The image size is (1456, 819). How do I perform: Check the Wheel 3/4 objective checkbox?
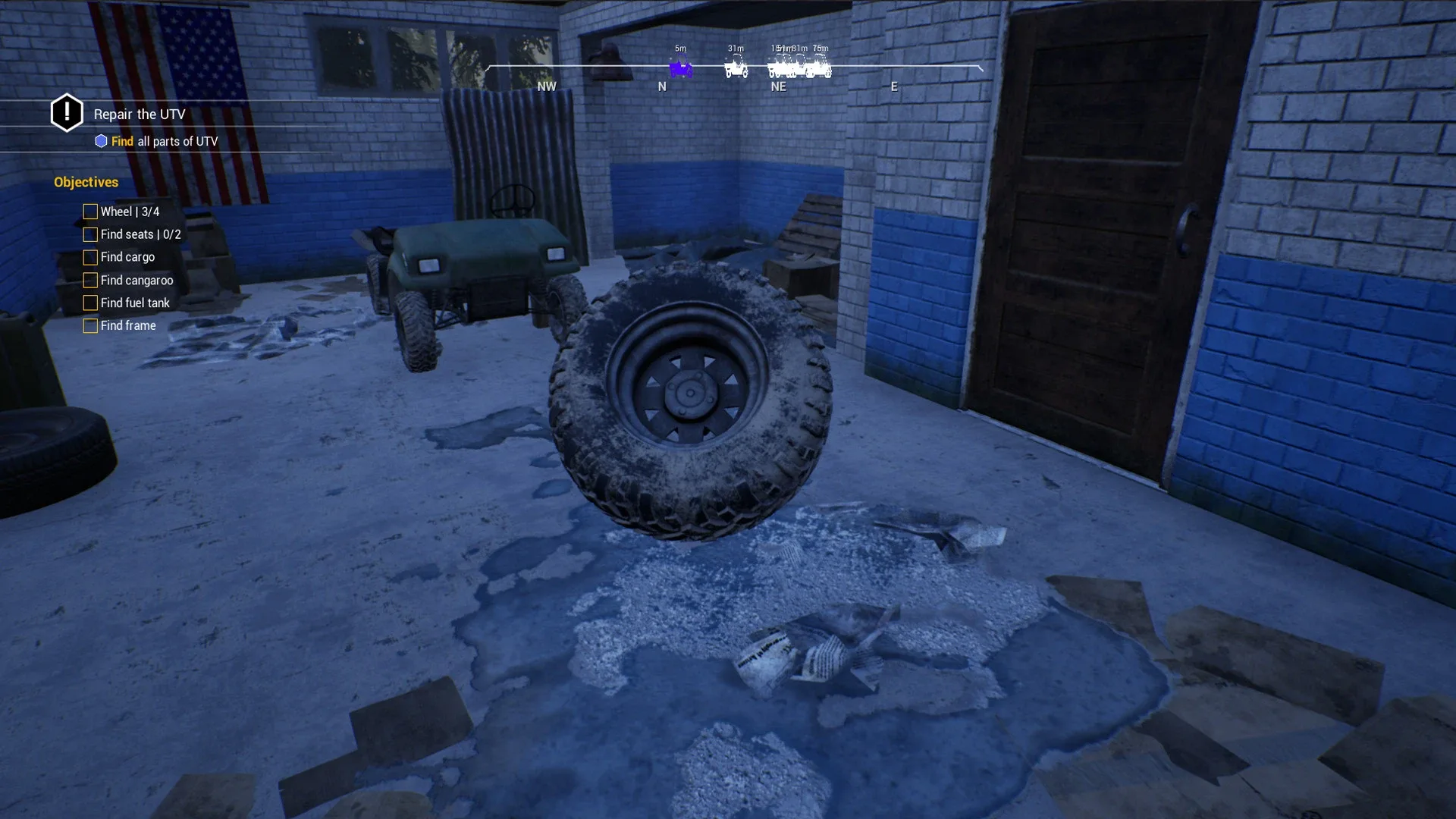(90, 212)
